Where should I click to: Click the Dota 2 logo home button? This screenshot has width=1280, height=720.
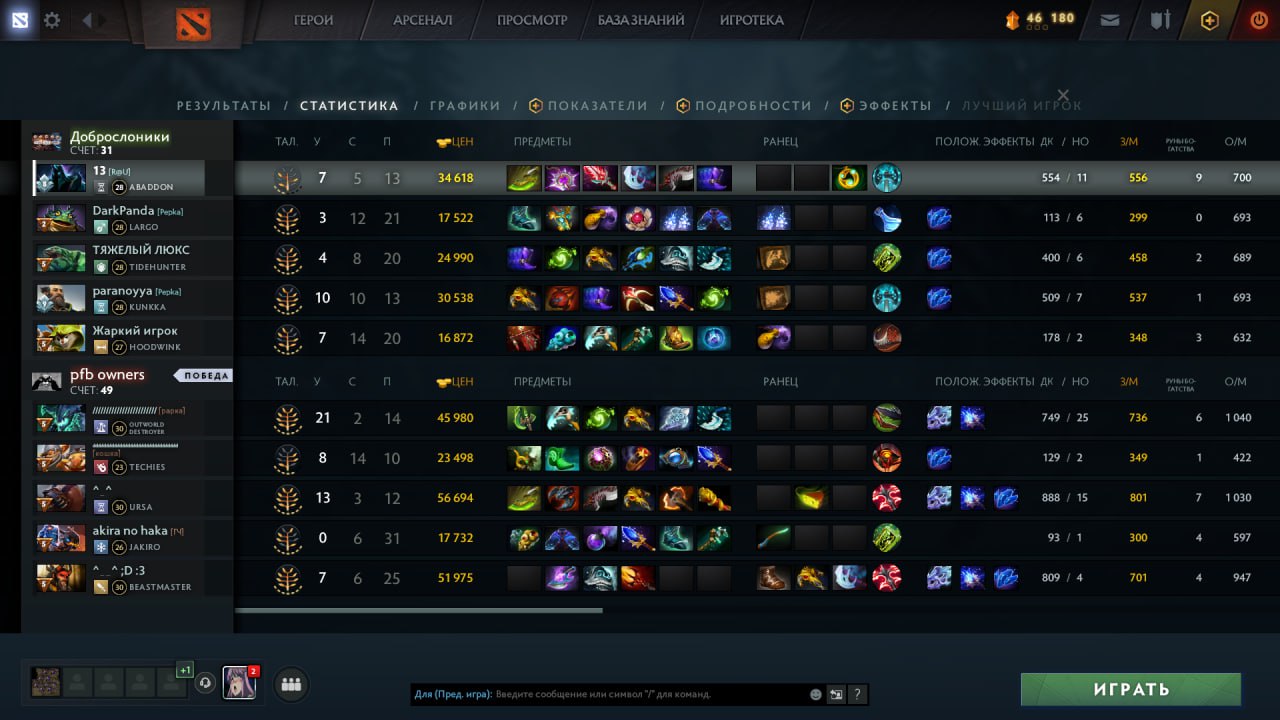pos(193,22)
